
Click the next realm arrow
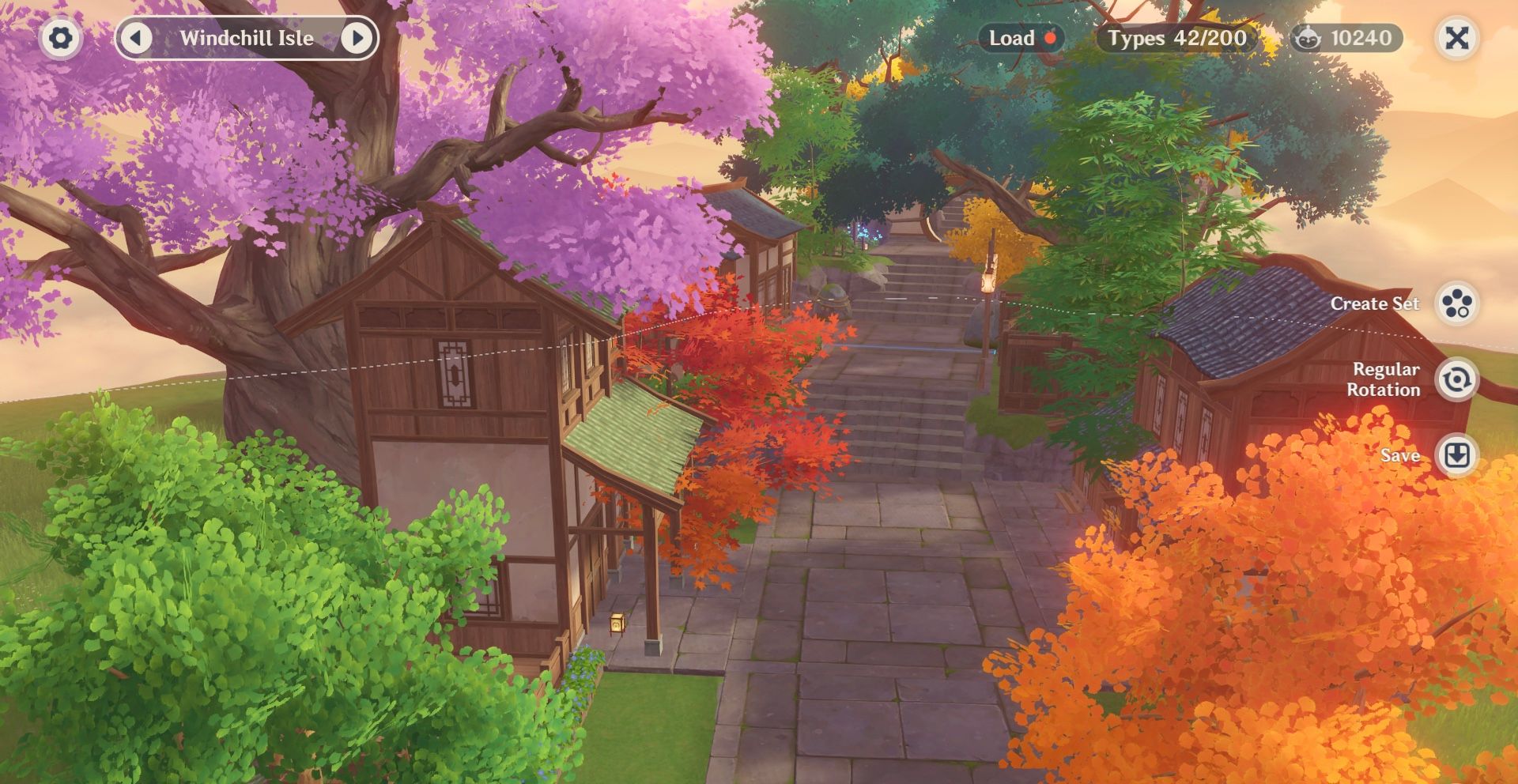[358, 37]
